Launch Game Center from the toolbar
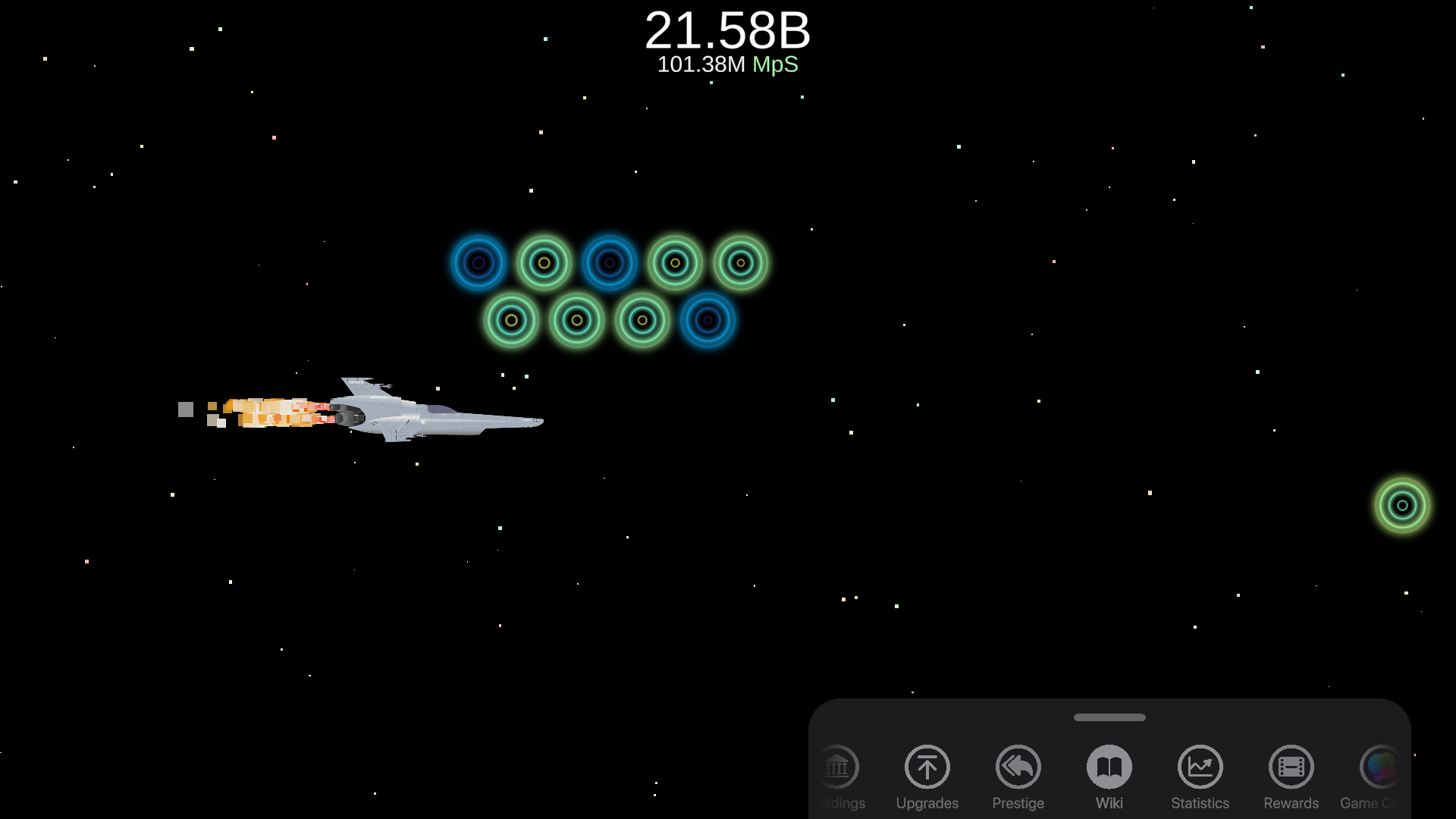1456x819 pixels. pos(1380,767)
